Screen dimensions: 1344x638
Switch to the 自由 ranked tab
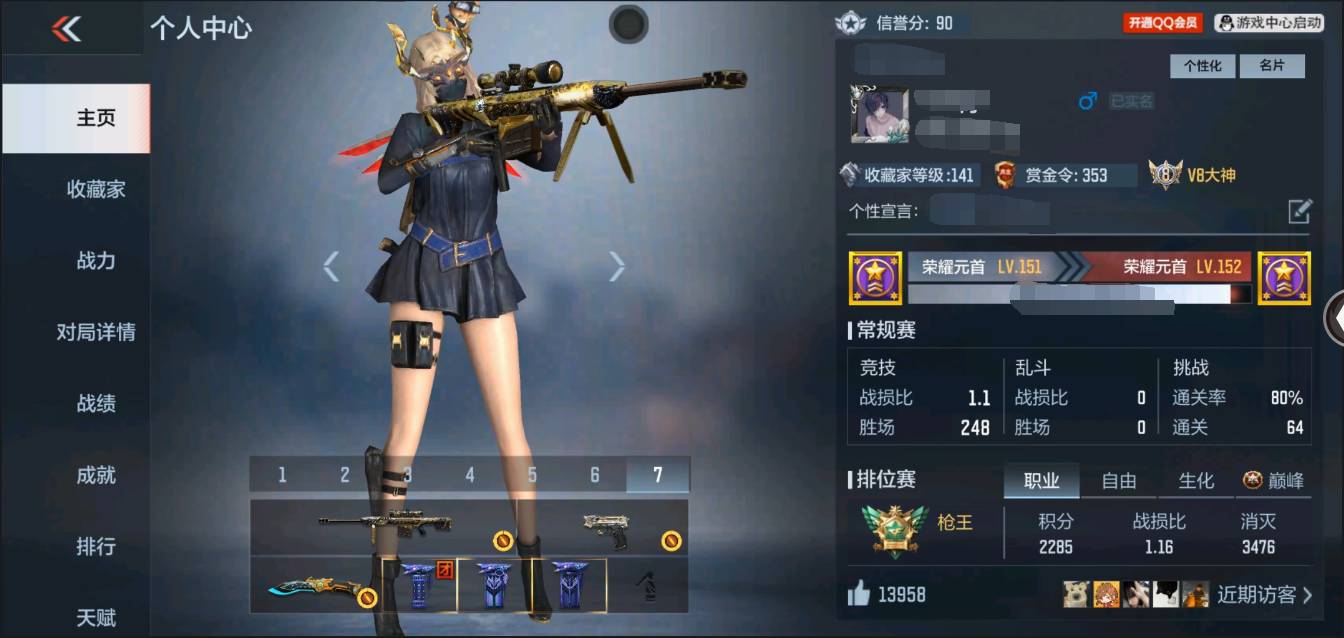[1118, 481]
